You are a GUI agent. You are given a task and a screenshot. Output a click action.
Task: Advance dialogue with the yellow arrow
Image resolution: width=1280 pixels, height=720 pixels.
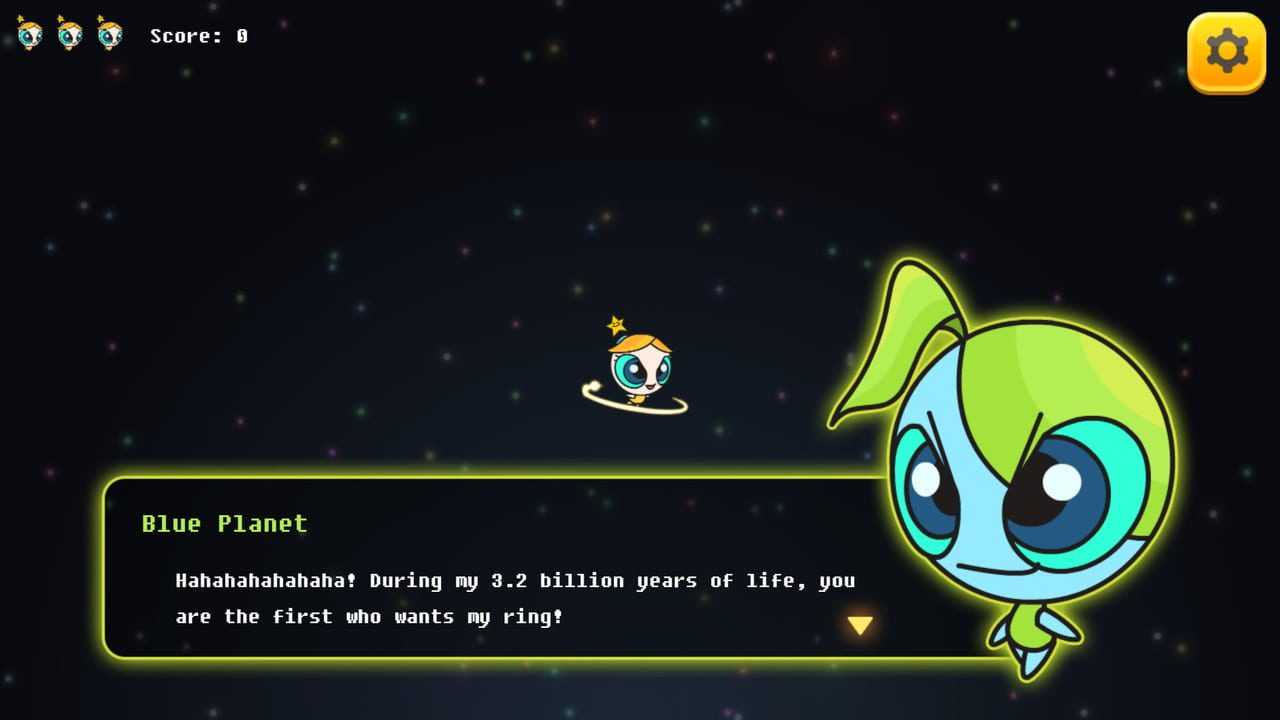coord(860,626)
